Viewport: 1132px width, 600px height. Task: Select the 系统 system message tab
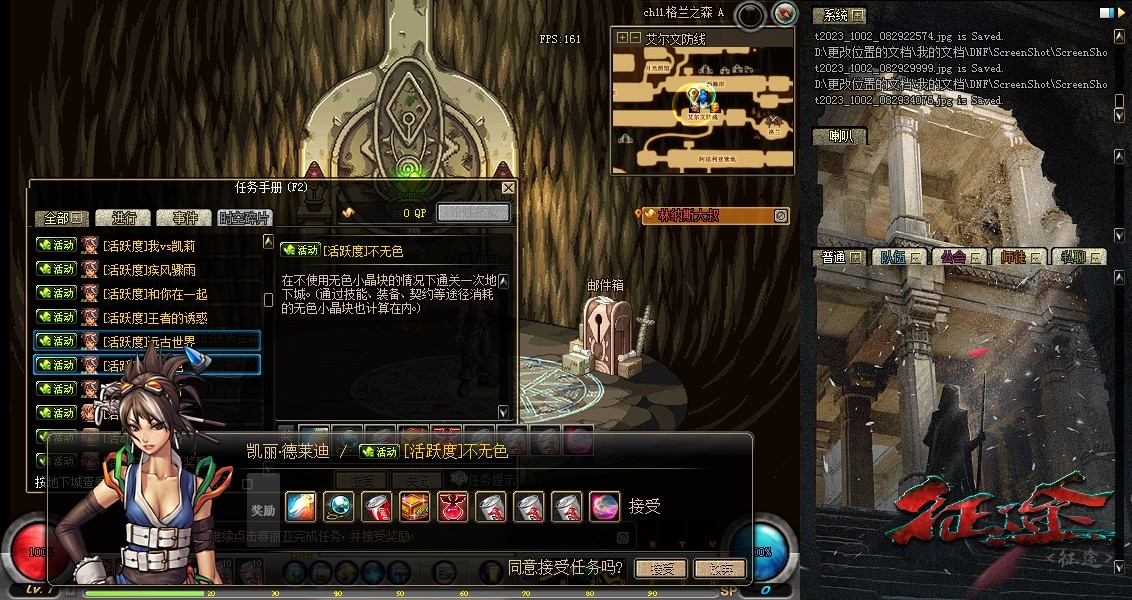pyautogui.click(x=838, y=15)
